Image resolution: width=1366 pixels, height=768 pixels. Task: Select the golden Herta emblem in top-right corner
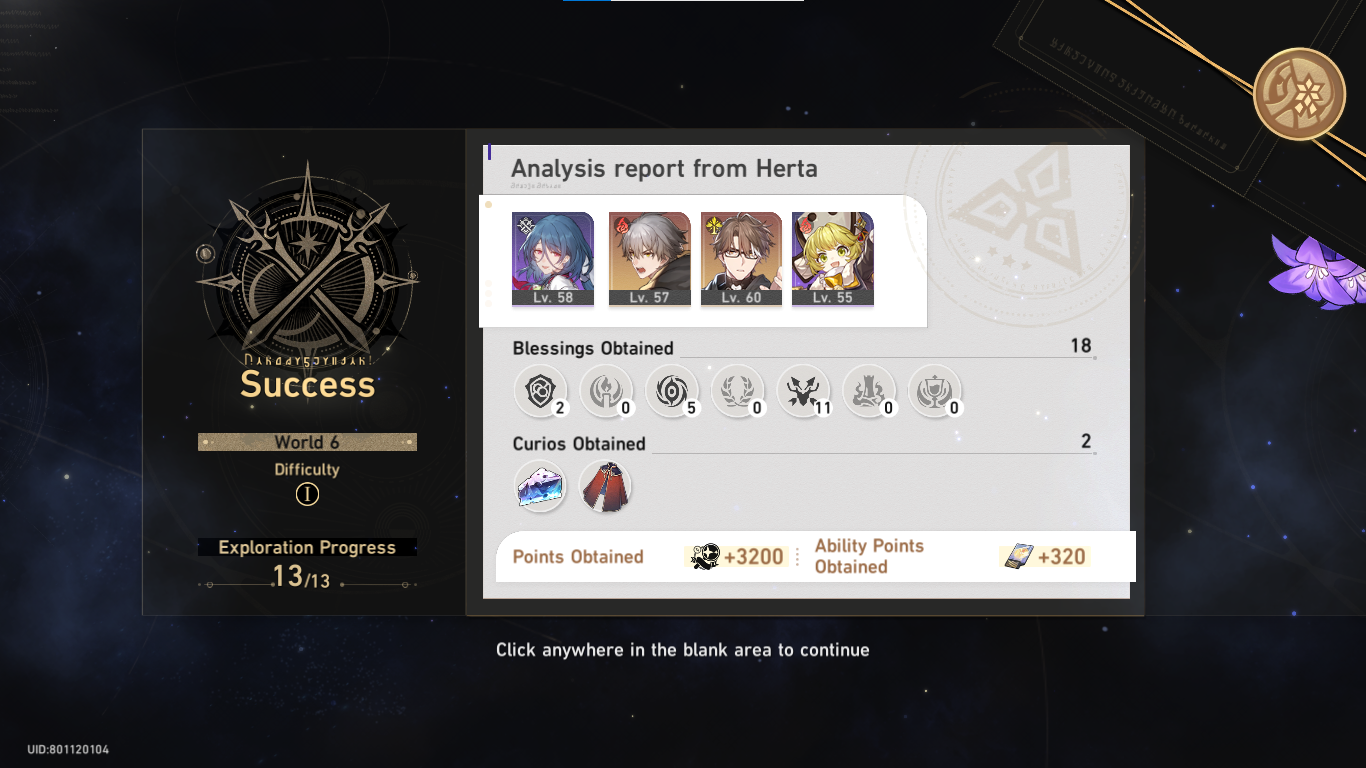[x=1299, y=93]
